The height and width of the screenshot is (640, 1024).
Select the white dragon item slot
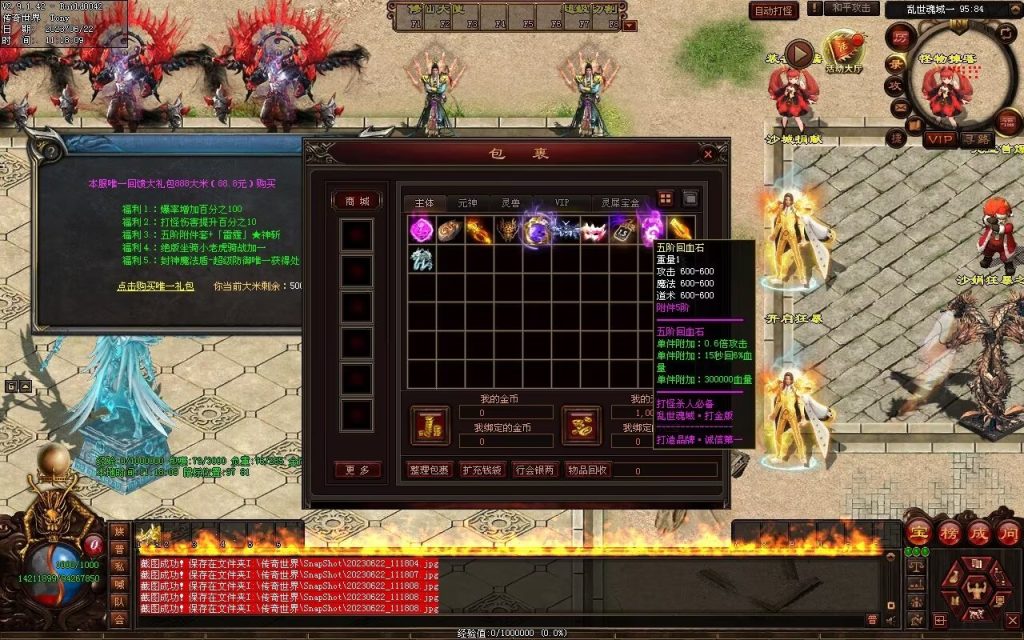click(421, 258)
